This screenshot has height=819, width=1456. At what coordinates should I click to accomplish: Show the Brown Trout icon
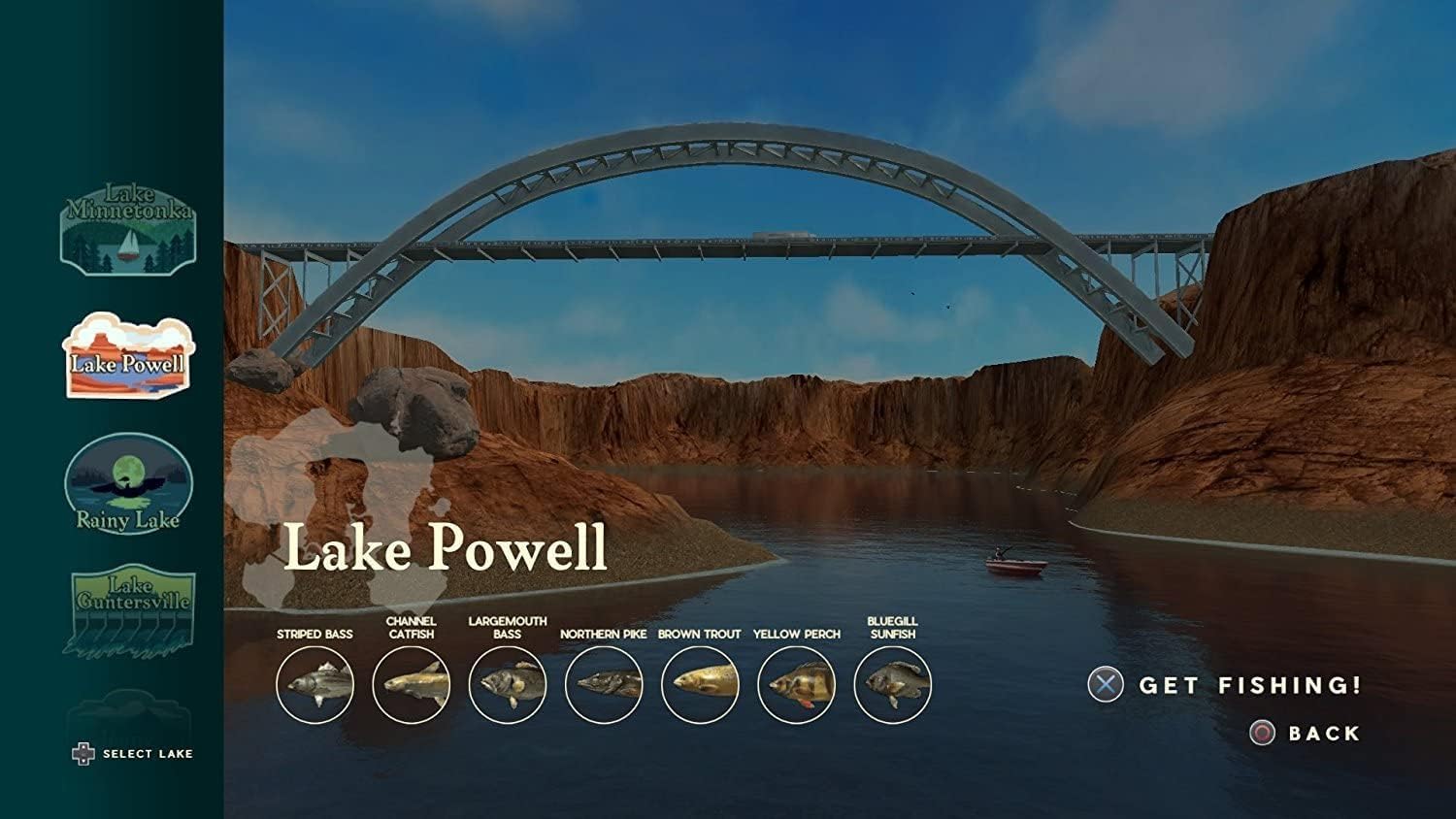tap(700, 685)
